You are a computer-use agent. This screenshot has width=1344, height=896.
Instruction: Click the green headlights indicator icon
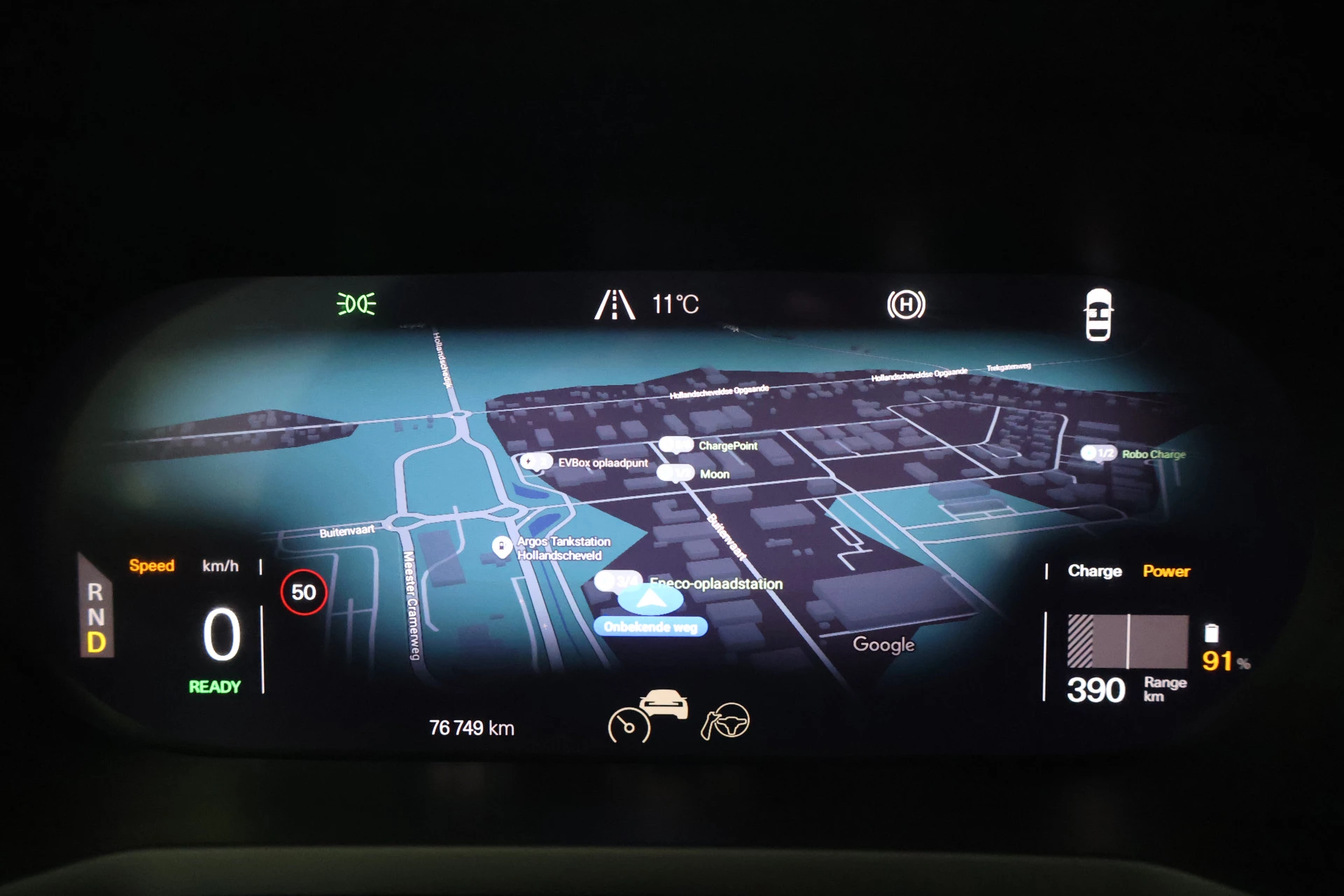pyautogui.click(x=356, y=304)
